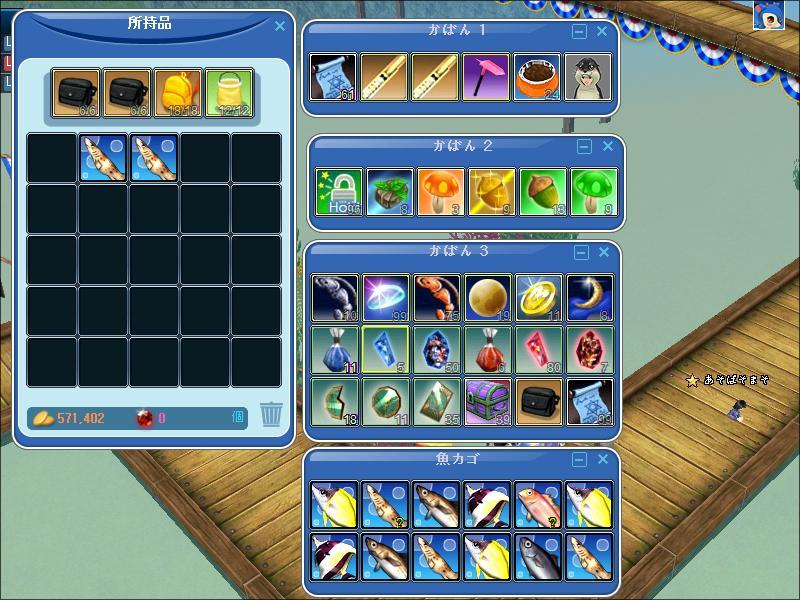The height and width of the screenshot is (600, 800).
Task: Select the crescent moon item
Action: click(591, 298)
